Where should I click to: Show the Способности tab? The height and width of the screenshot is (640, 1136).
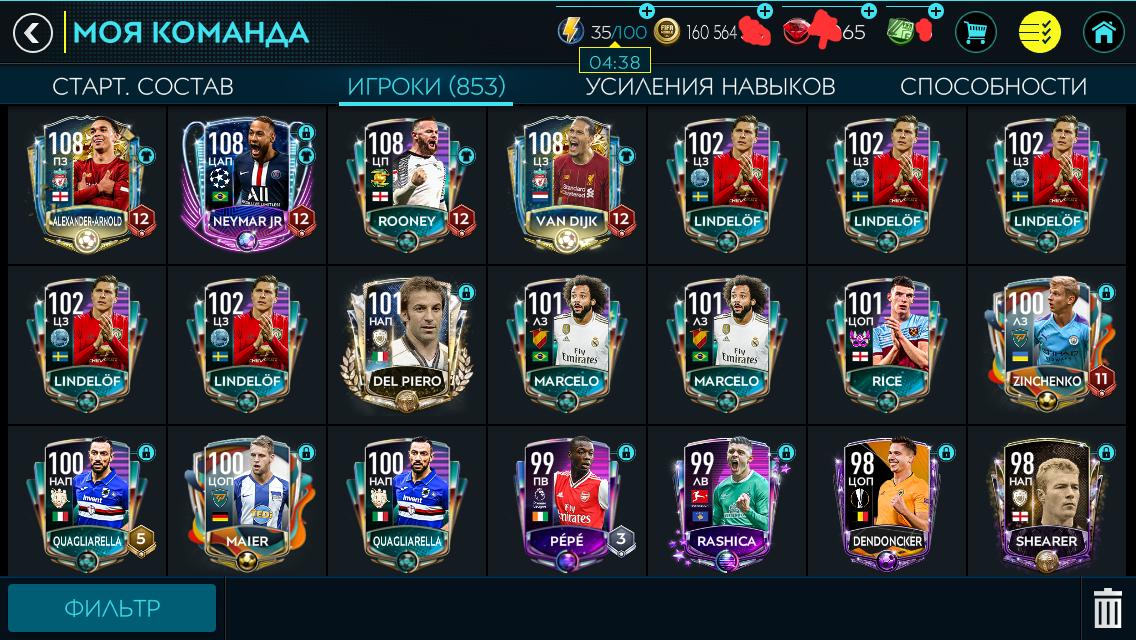pos(993,86)
